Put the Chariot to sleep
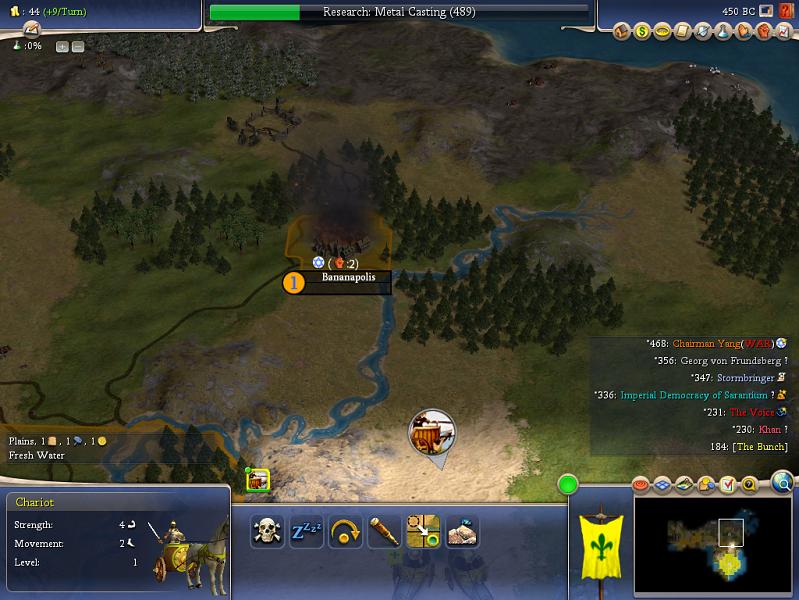Screen dimensions: 799x600 (305, 531)
